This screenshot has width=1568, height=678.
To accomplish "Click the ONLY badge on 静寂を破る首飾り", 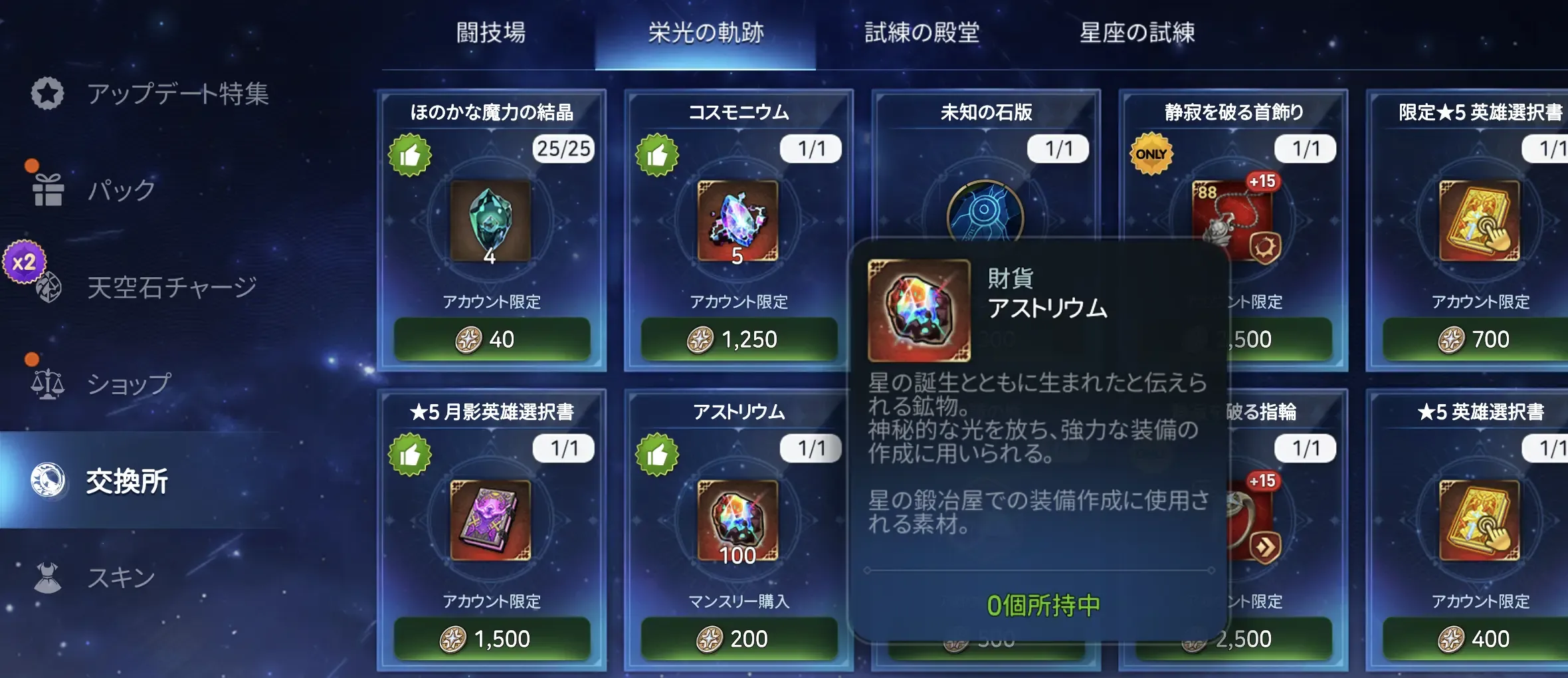I will 1152,153.
